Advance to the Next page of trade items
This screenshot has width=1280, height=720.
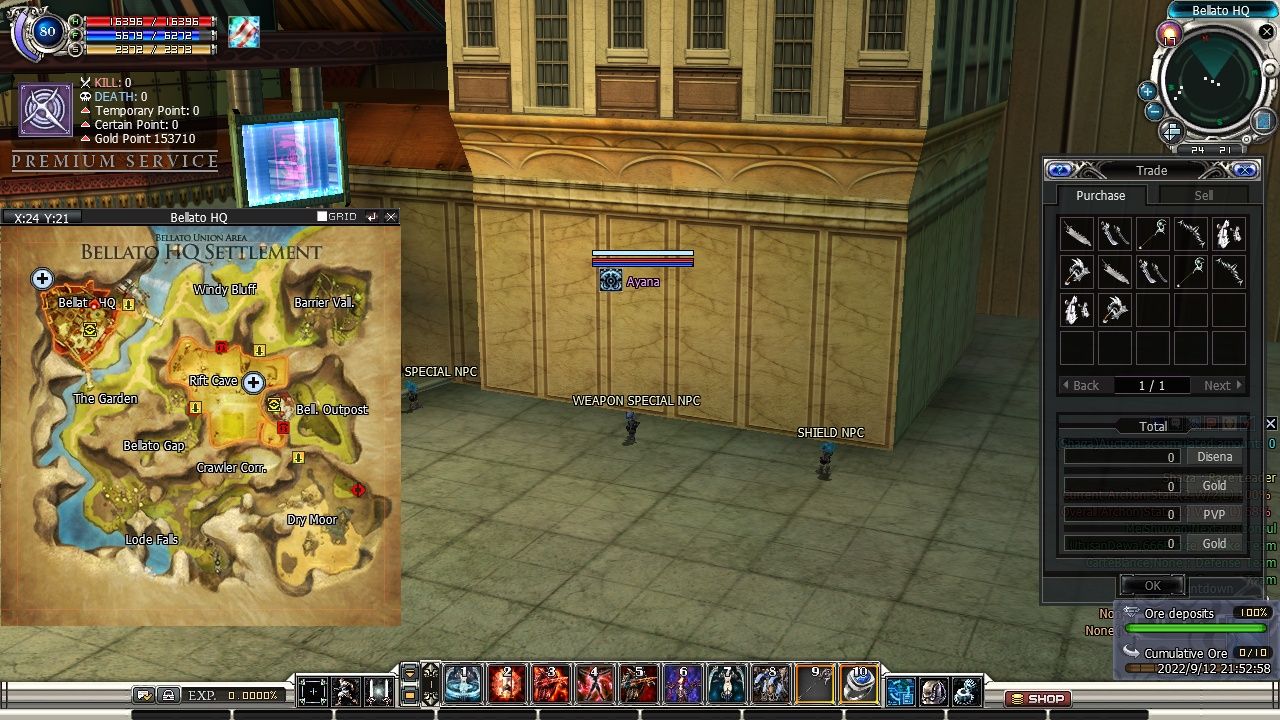1219,385
